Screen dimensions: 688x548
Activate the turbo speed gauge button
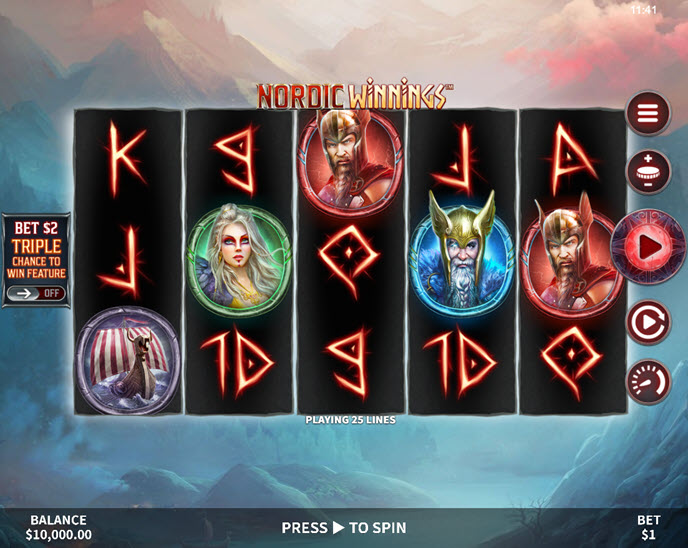pos(648,382)
